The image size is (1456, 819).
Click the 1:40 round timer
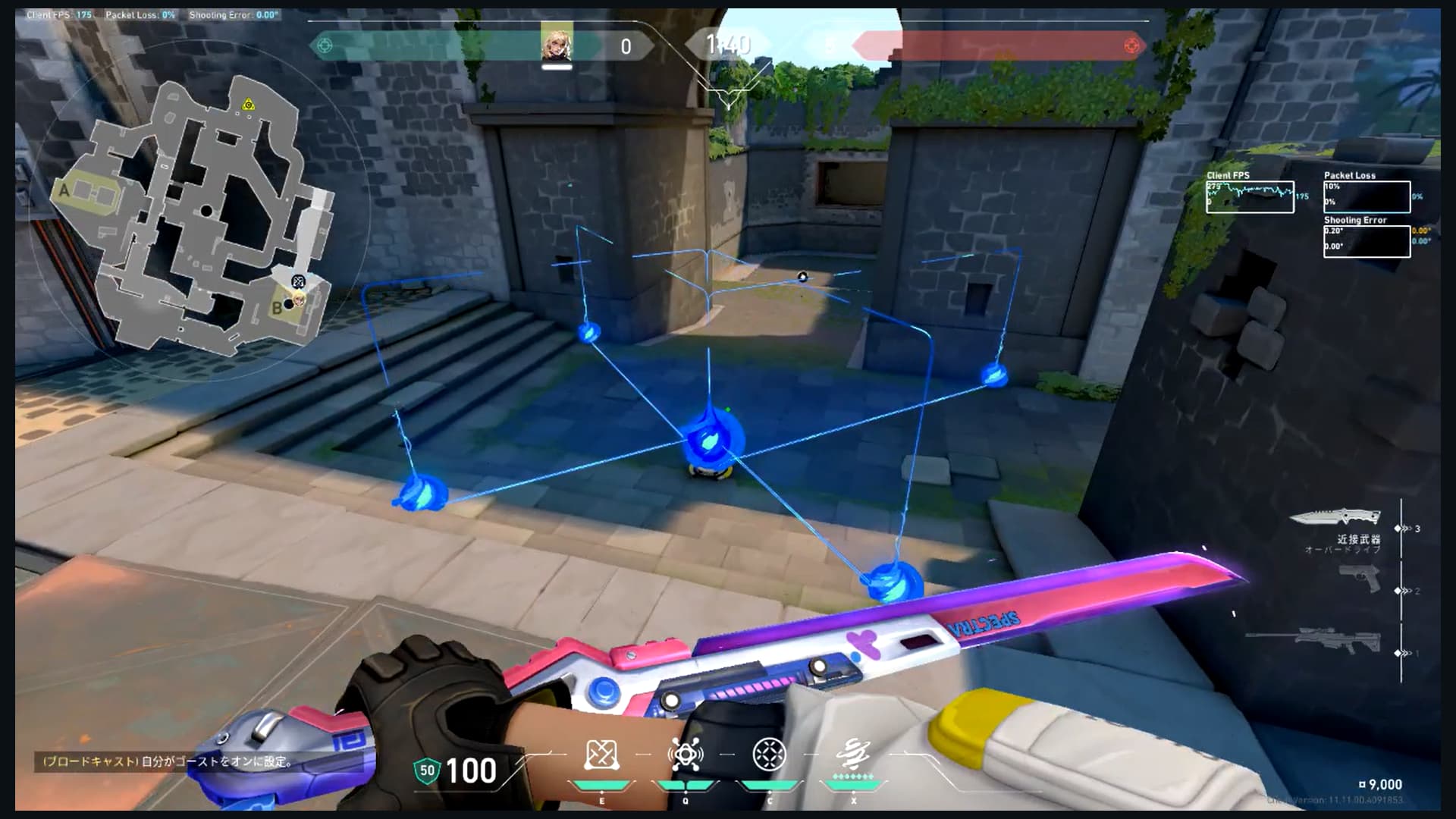coord(728,44)
